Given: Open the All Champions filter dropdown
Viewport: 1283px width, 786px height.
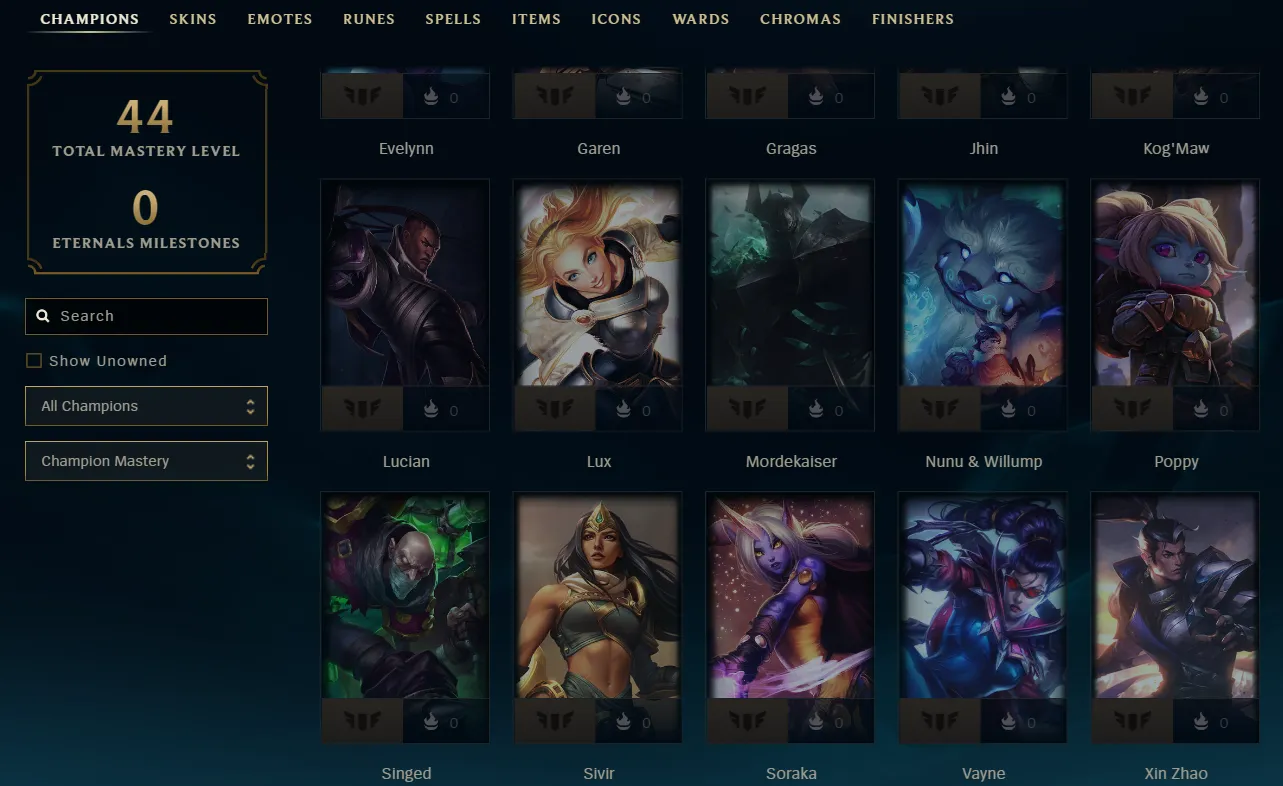Looking at the screenshot, I should [x=147, y=406].
